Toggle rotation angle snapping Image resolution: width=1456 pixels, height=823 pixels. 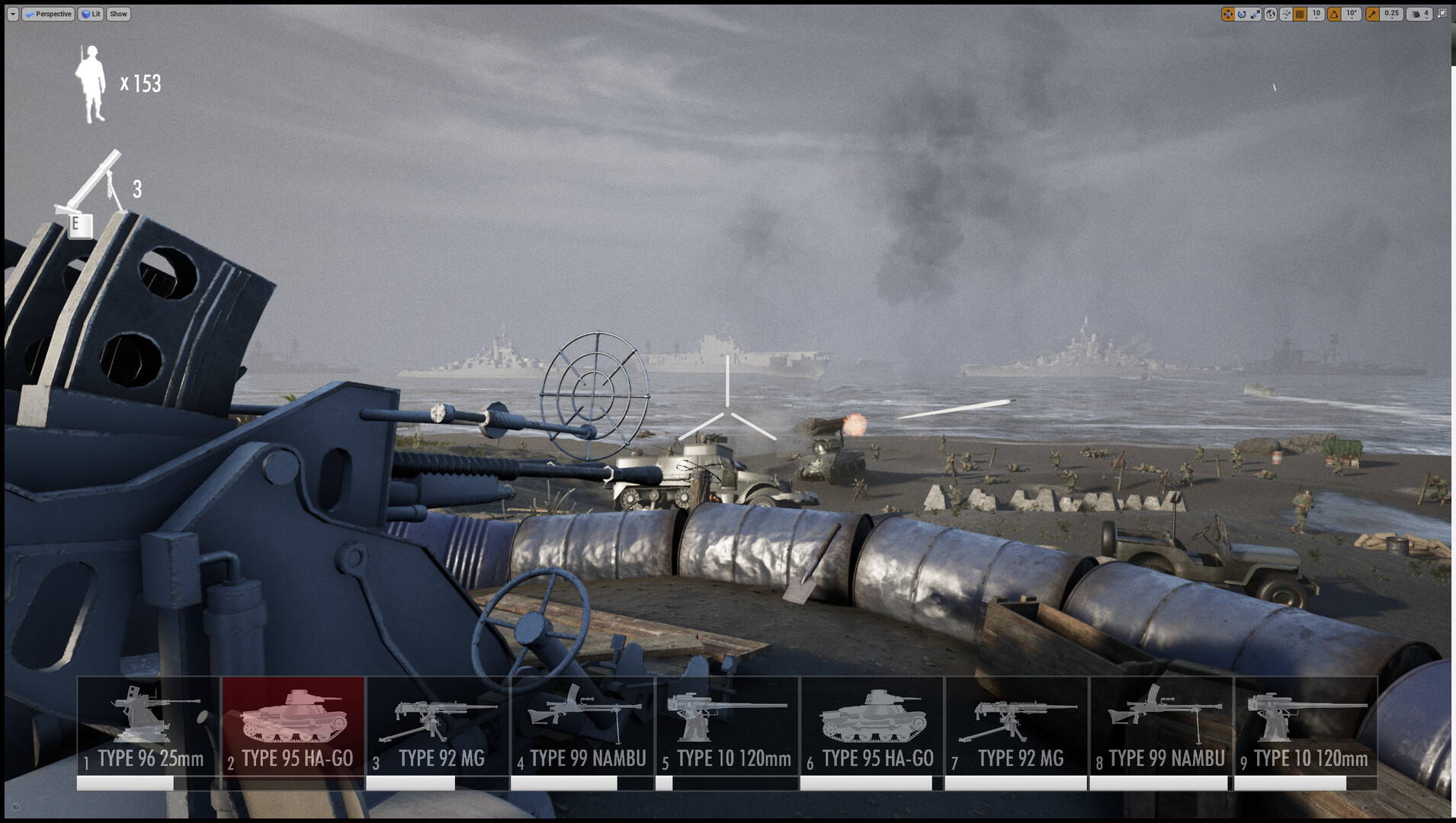(x=1333, y=14)
